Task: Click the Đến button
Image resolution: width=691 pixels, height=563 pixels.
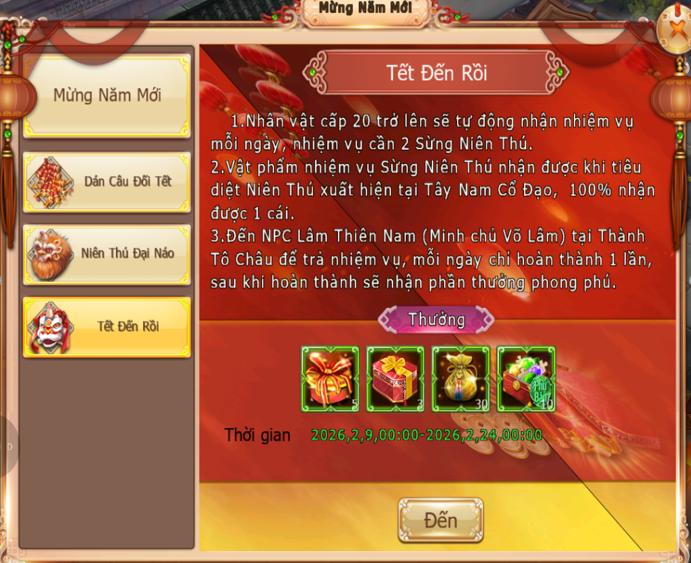Action: pyautogui.click(x=440, y=520)
